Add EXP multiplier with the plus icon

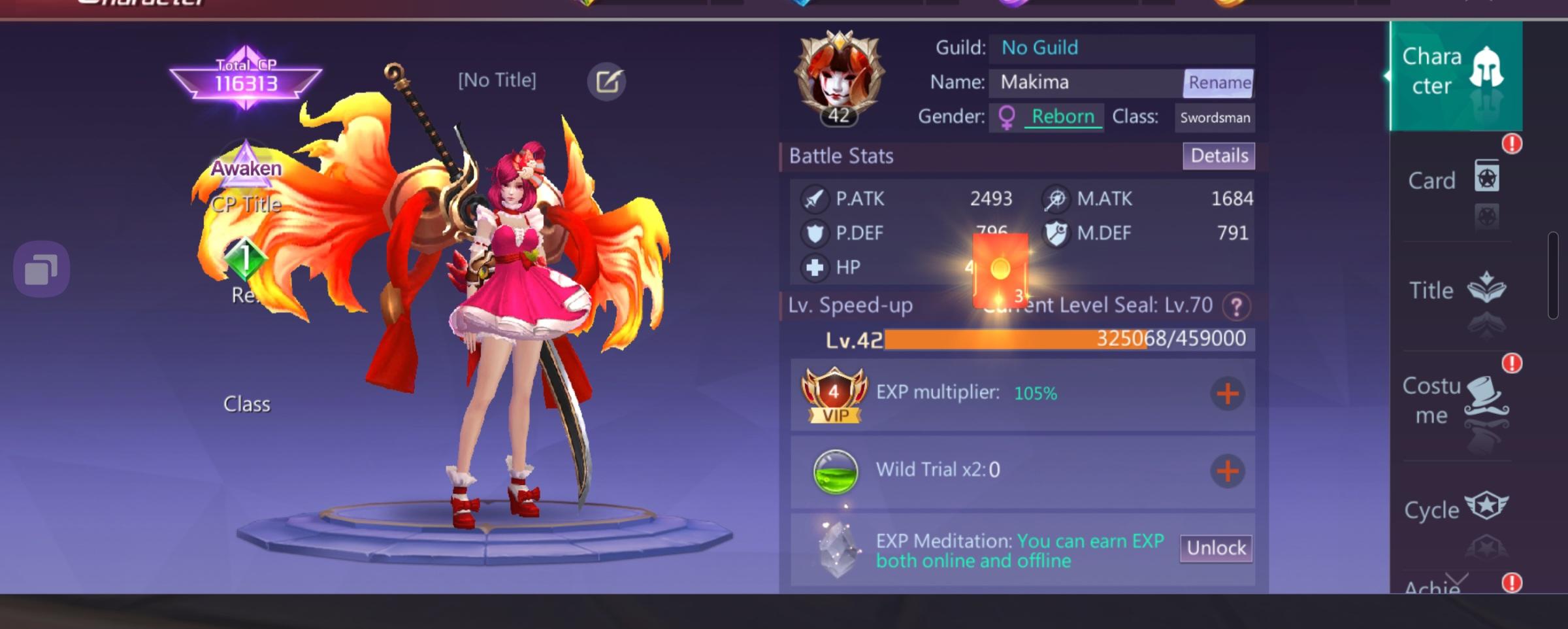(x=1227, y=394)
